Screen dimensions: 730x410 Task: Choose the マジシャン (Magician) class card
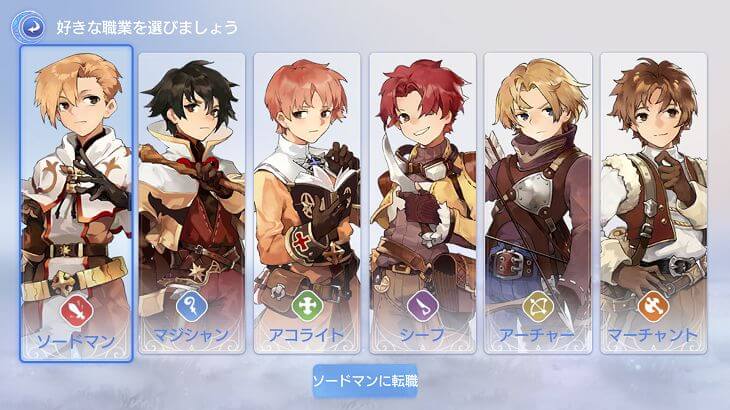coord(191,200)
